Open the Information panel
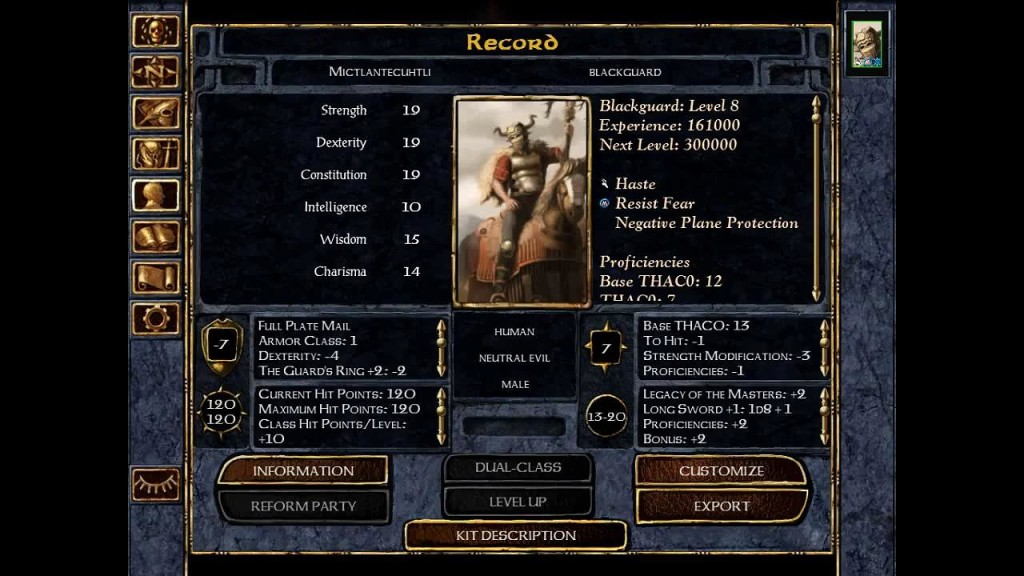 click(303, 471)
